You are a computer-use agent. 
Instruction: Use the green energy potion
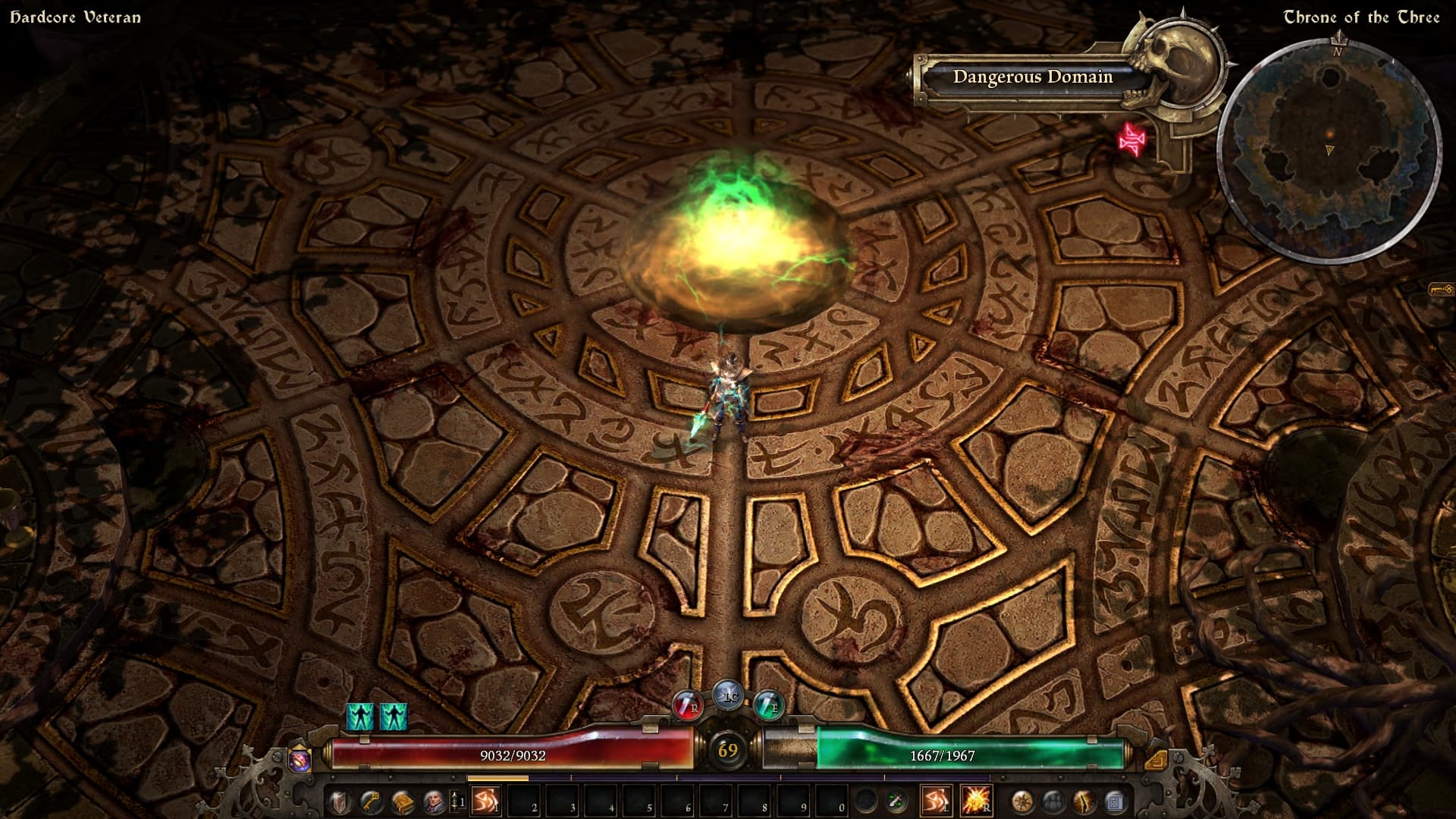(768, 707)
